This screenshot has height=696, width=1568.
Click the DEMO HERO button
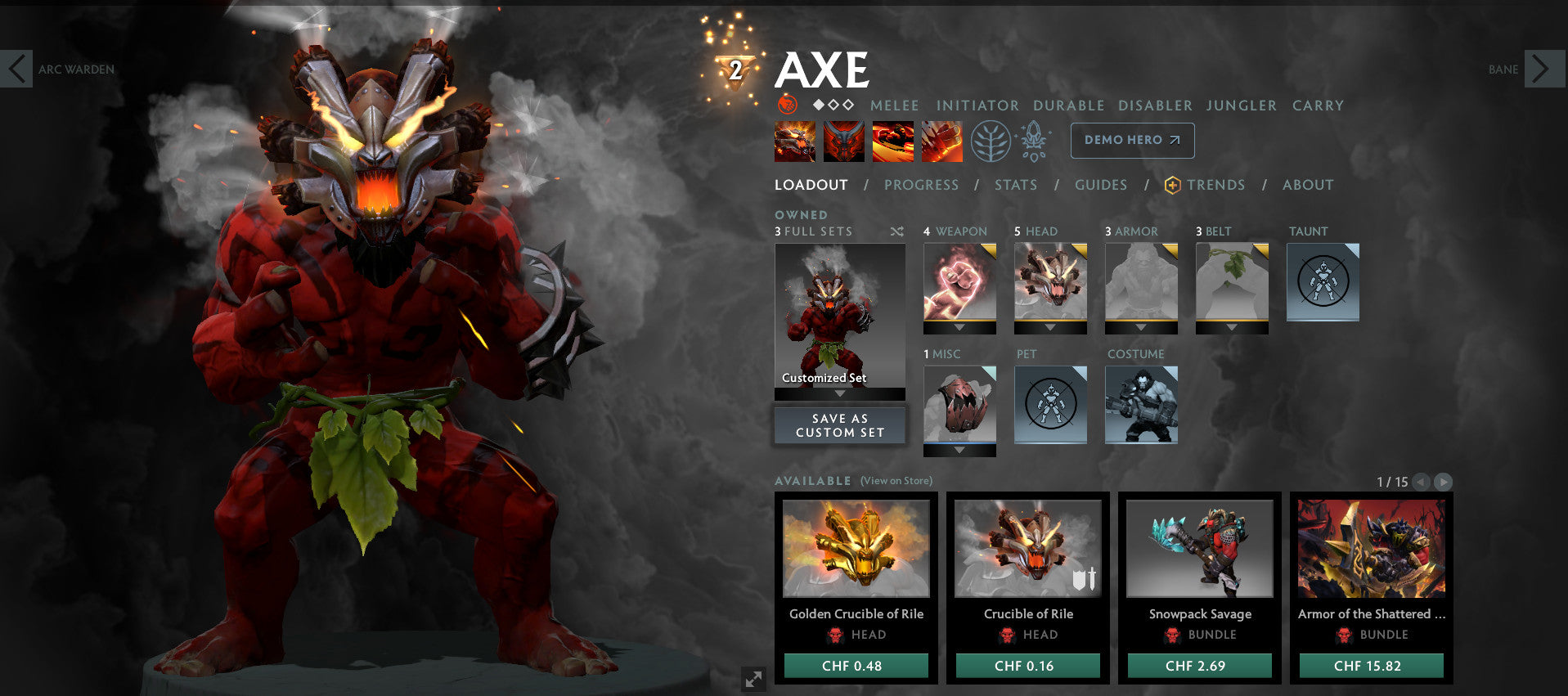(x=1131, y=140)
